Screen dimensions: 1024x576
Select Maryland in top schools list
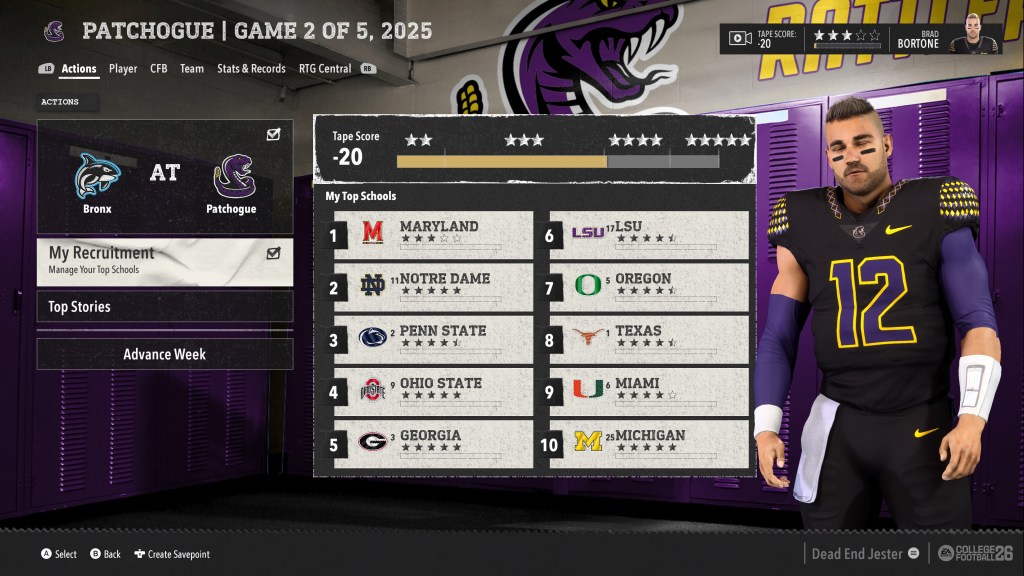[433, 235]
